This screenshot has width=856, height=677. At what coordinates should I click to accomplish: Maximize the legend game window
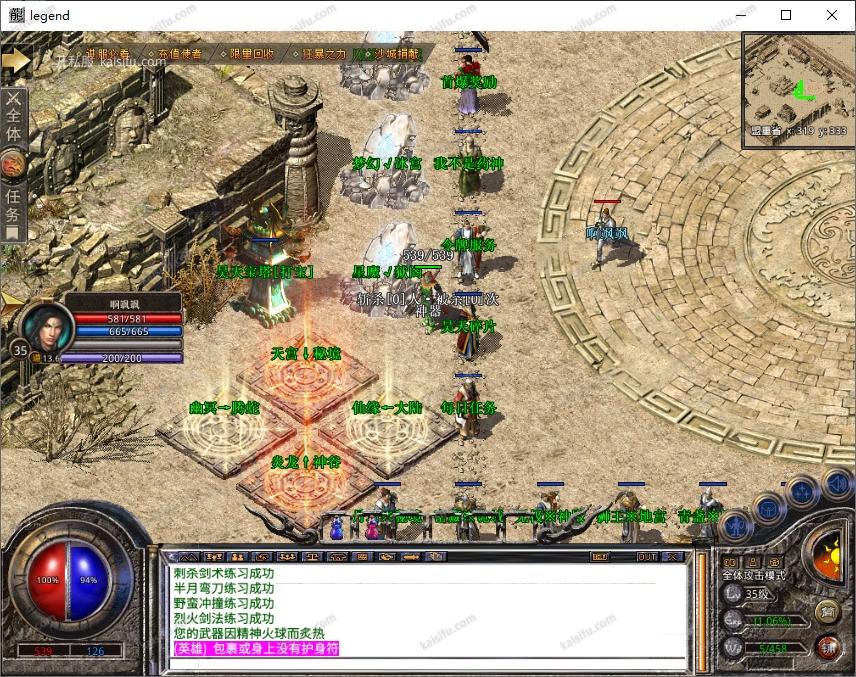[786, 15]
